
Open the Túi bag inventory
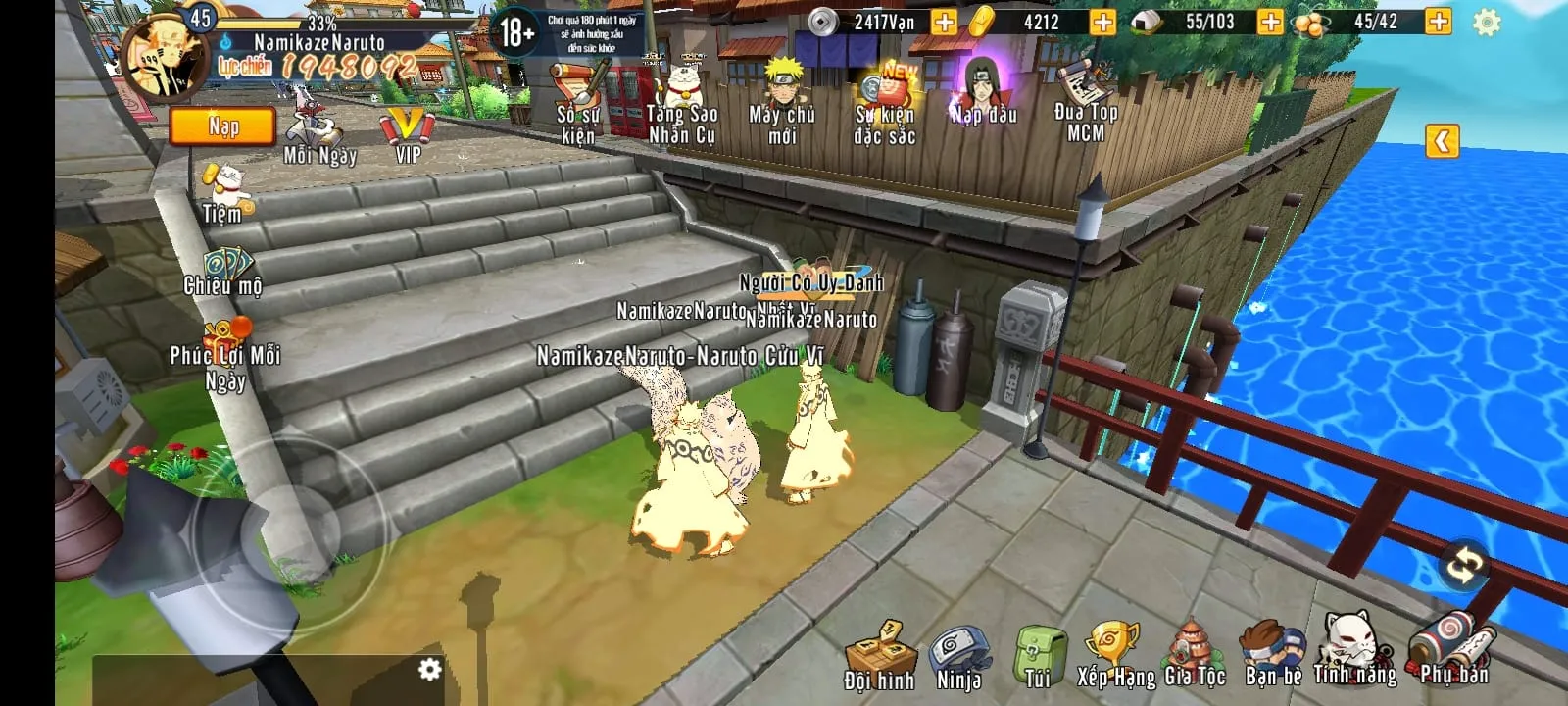1038,656
